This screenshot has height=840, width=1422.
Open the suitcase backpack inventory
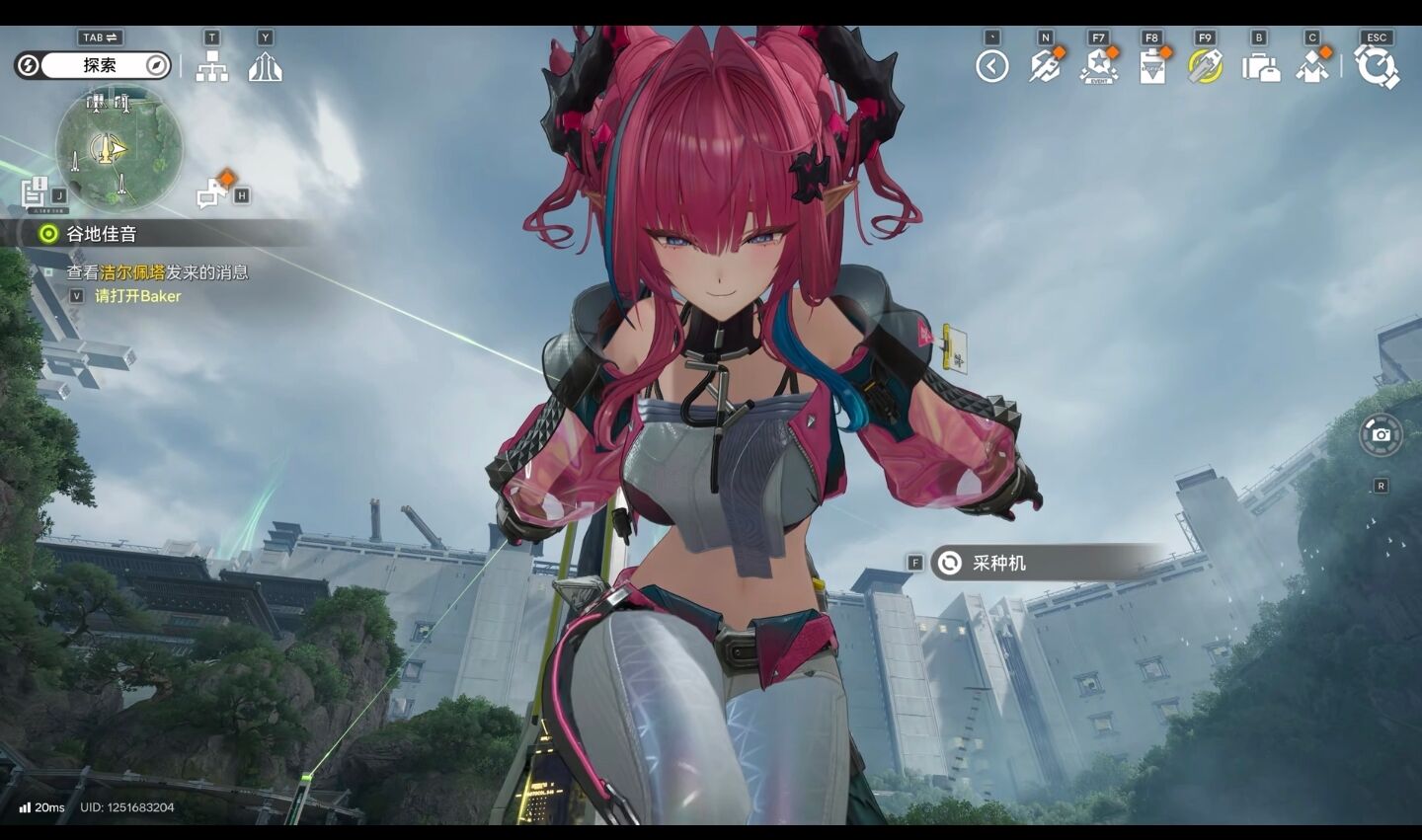tap(1259, 66)
